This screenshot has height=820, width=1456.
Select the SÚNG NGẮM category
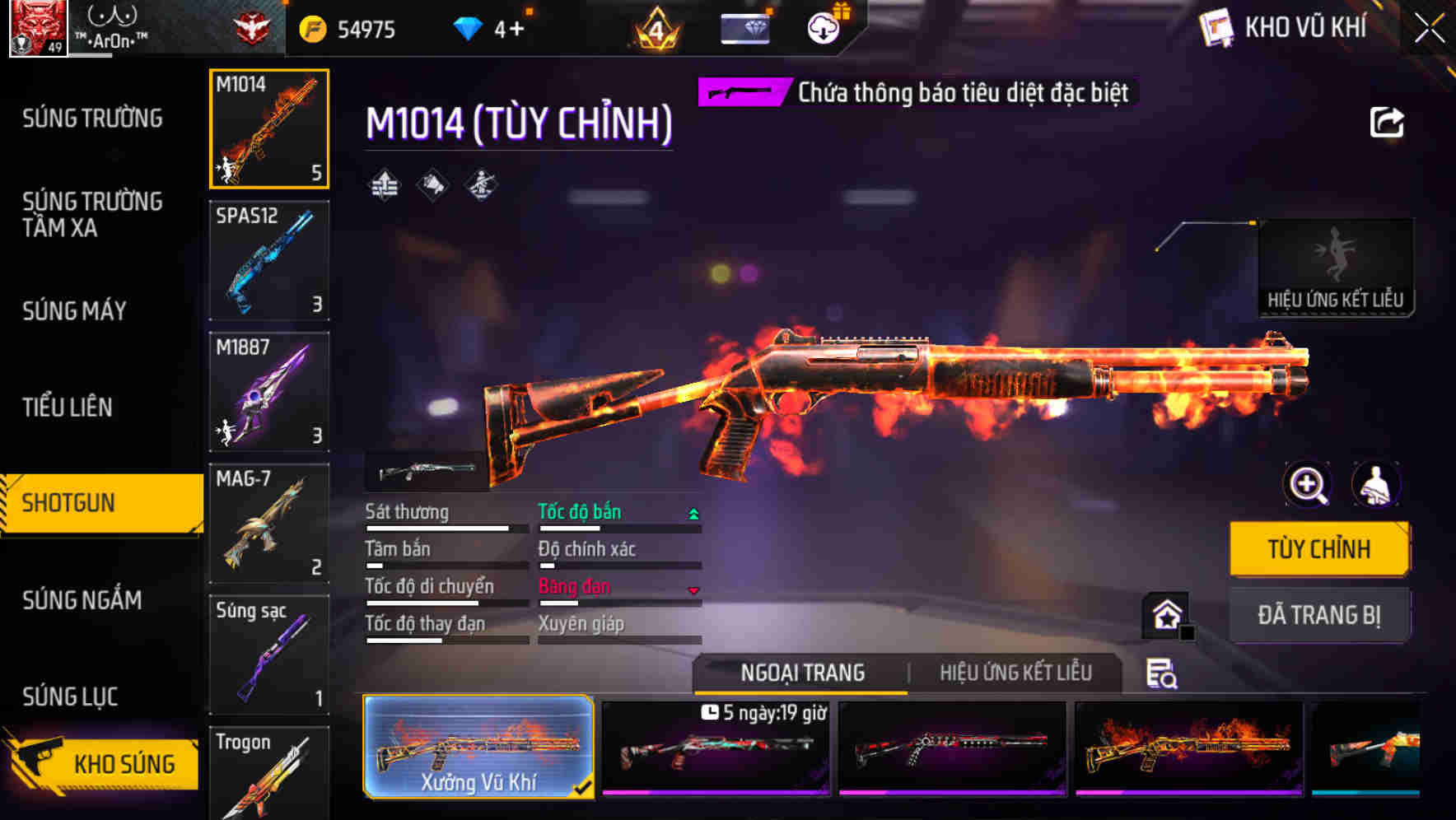81,600
